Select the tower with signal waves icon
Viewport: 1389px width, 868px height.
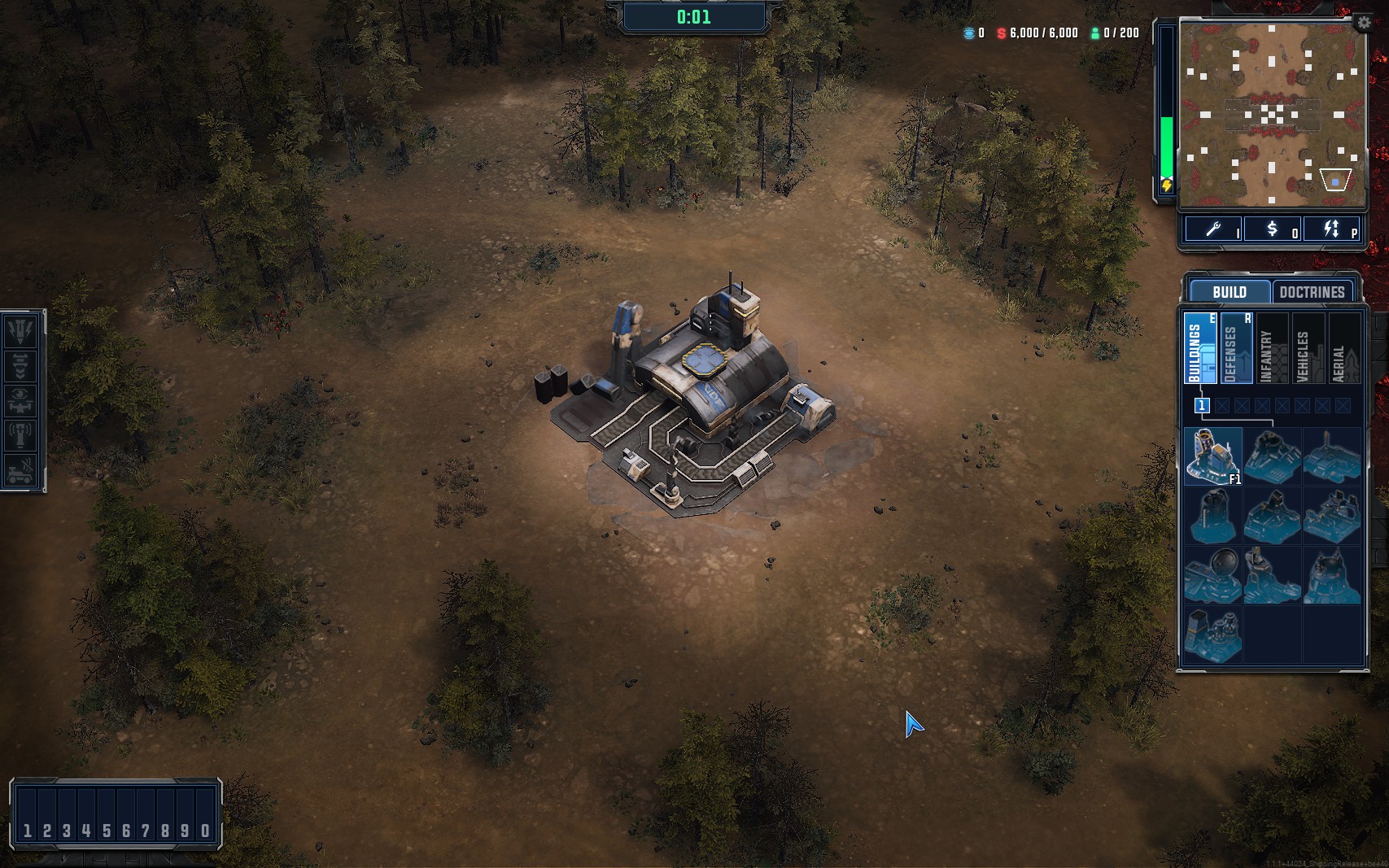pyautogui.click(x=21, y=435)
